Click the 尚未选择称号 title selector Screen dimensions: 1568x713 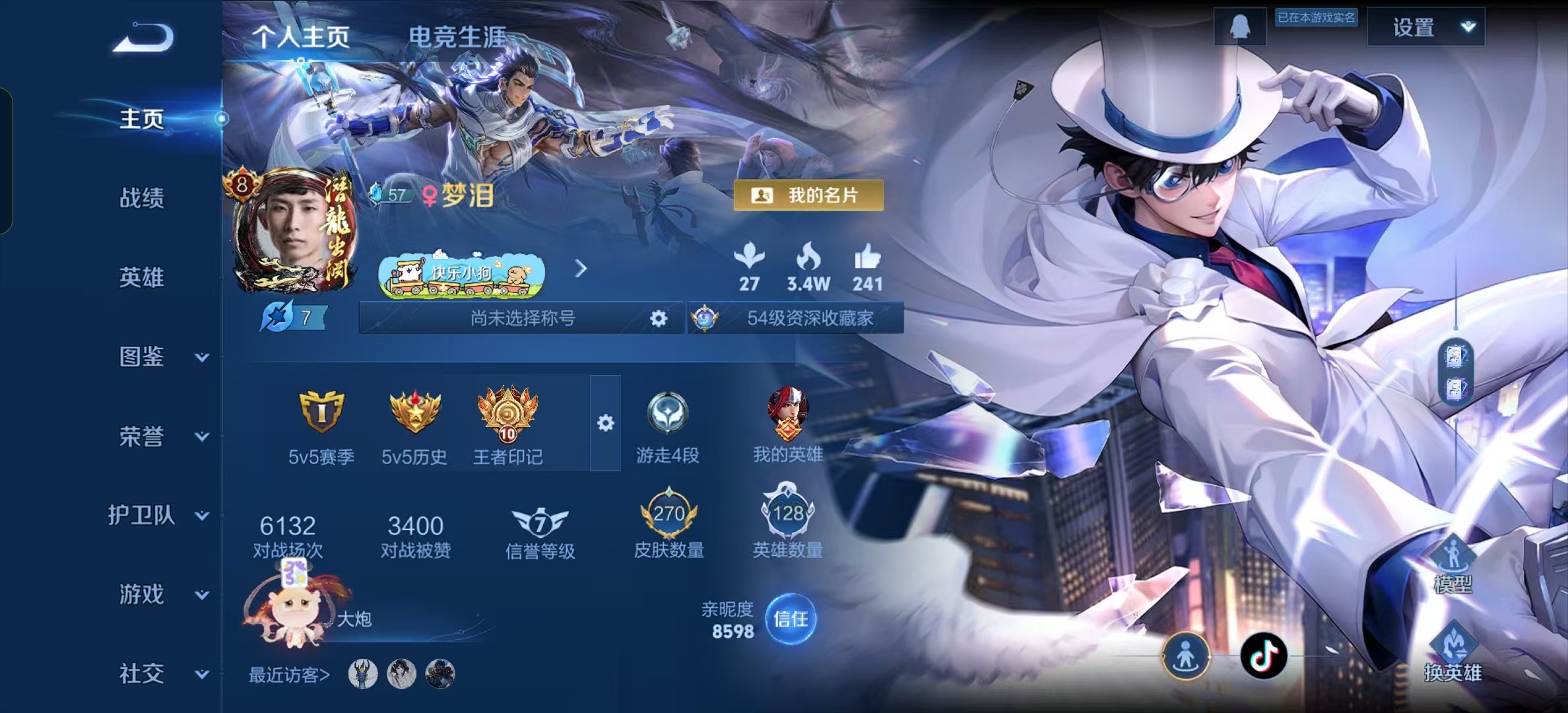pyautogui.click(x=521, y=318)
